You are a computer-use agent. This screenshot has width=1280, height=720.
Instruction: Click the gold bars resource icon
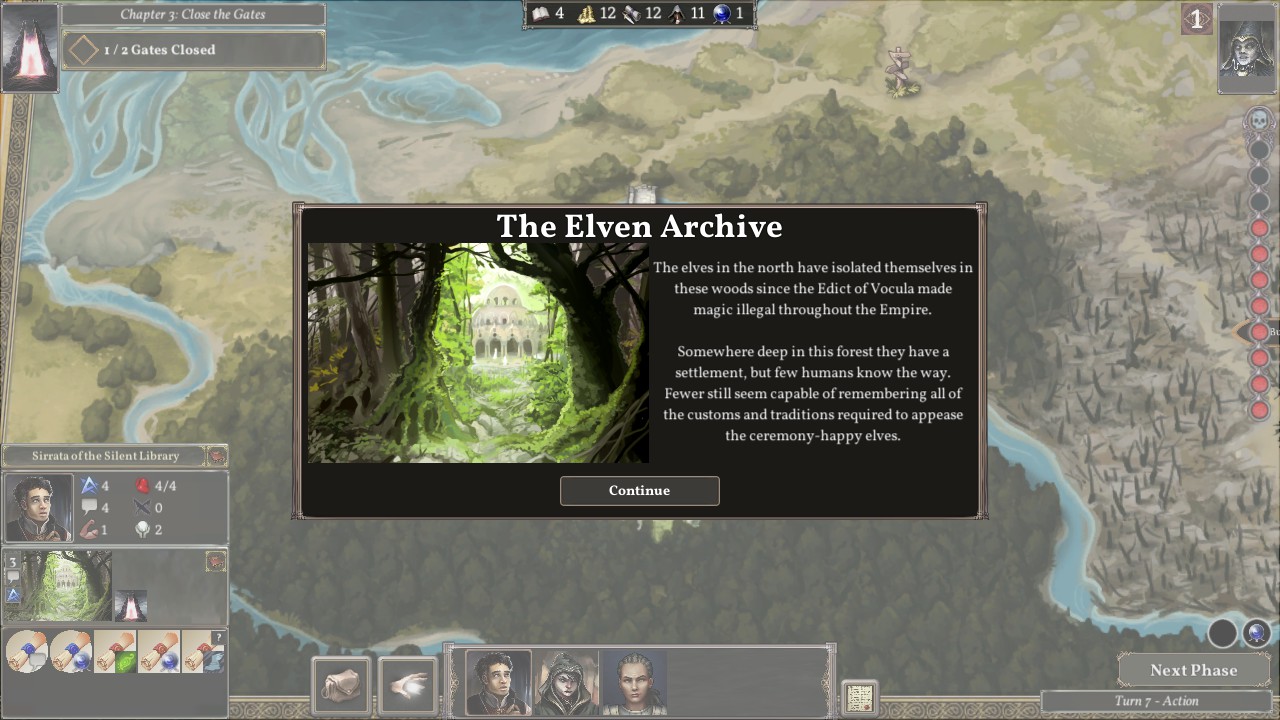pos(586,14)
